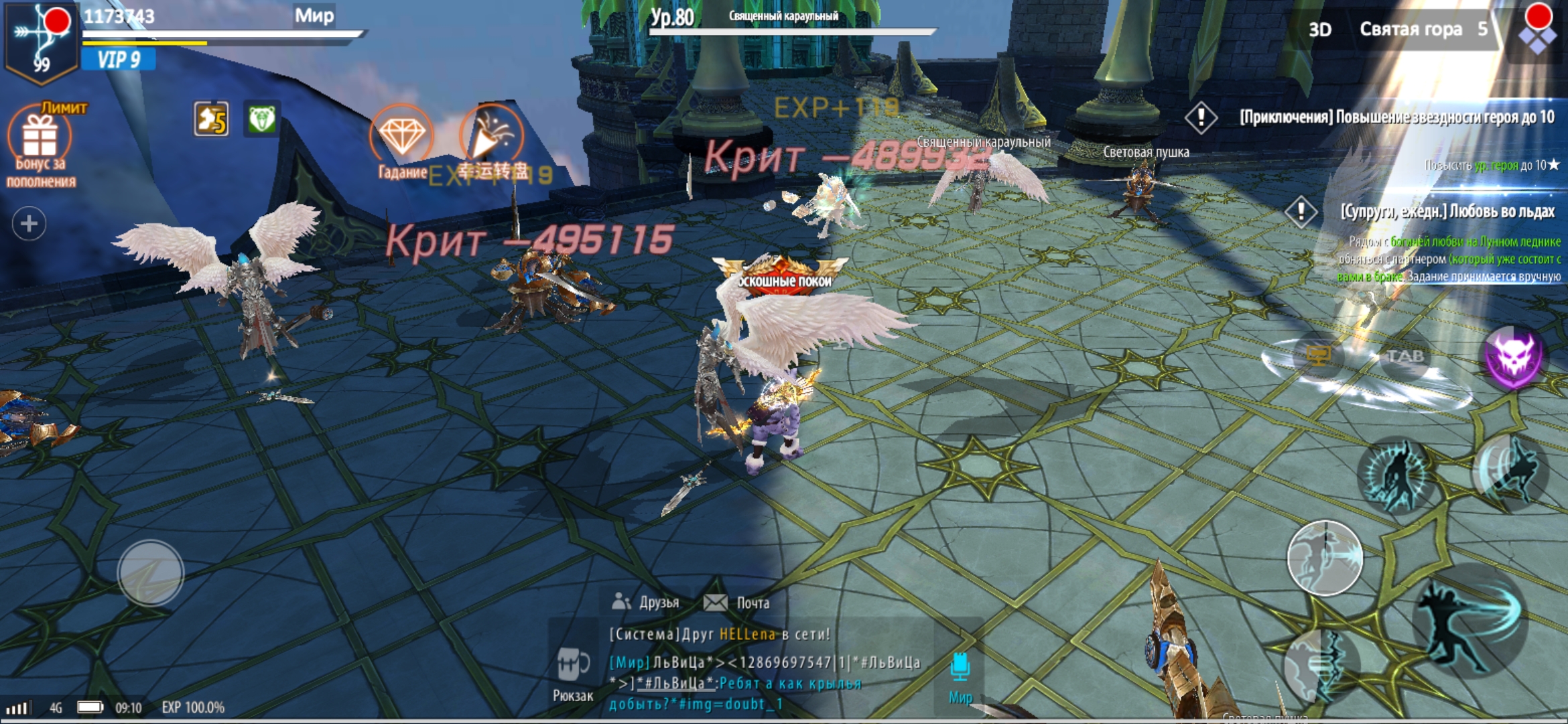This screenshot has height=724, width=1568.
Task: Switch target with the TAB button
Action: 1404,356
